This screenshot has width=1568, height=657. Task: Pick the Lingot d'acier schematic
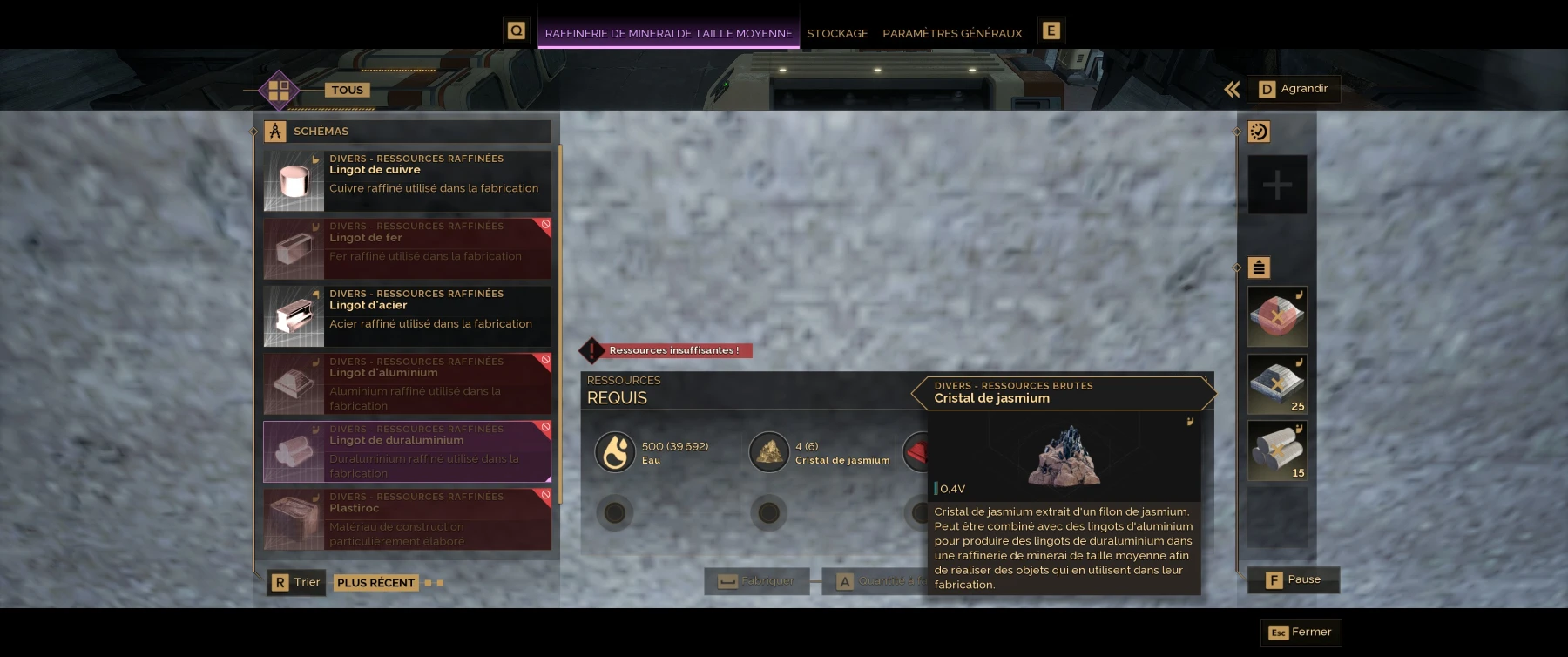pyautogui.click(x=408, y=316)
